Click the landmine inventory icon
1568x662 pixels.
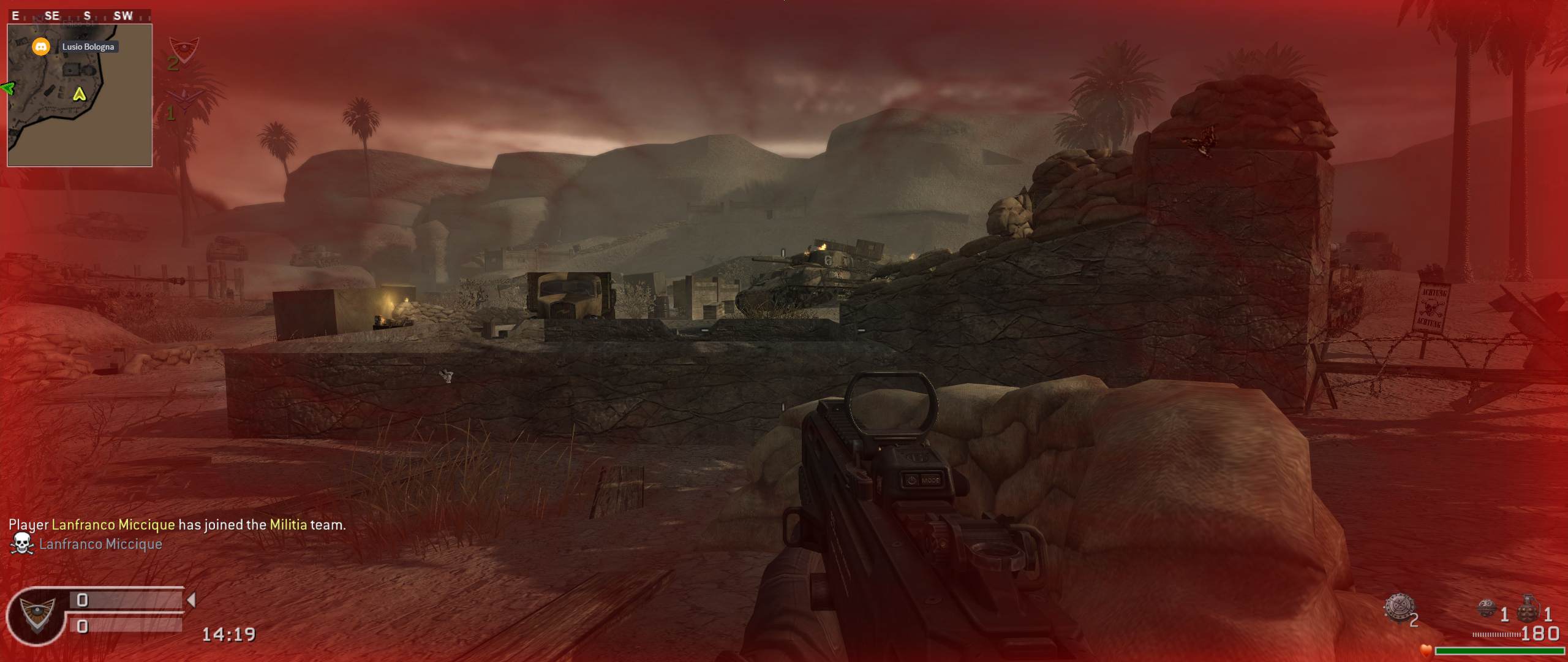[1399, 607]
